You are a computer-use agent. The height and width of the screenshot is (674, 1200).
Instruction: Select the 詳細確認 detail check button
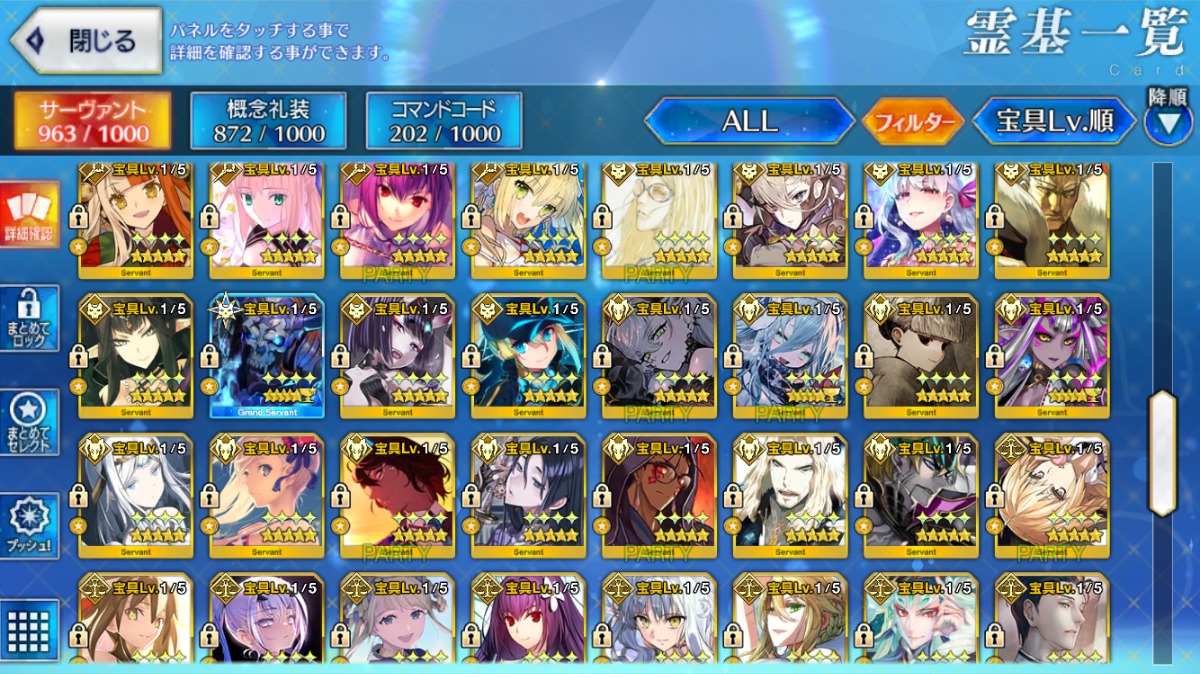pyautogui.click(x=29, y=216)
